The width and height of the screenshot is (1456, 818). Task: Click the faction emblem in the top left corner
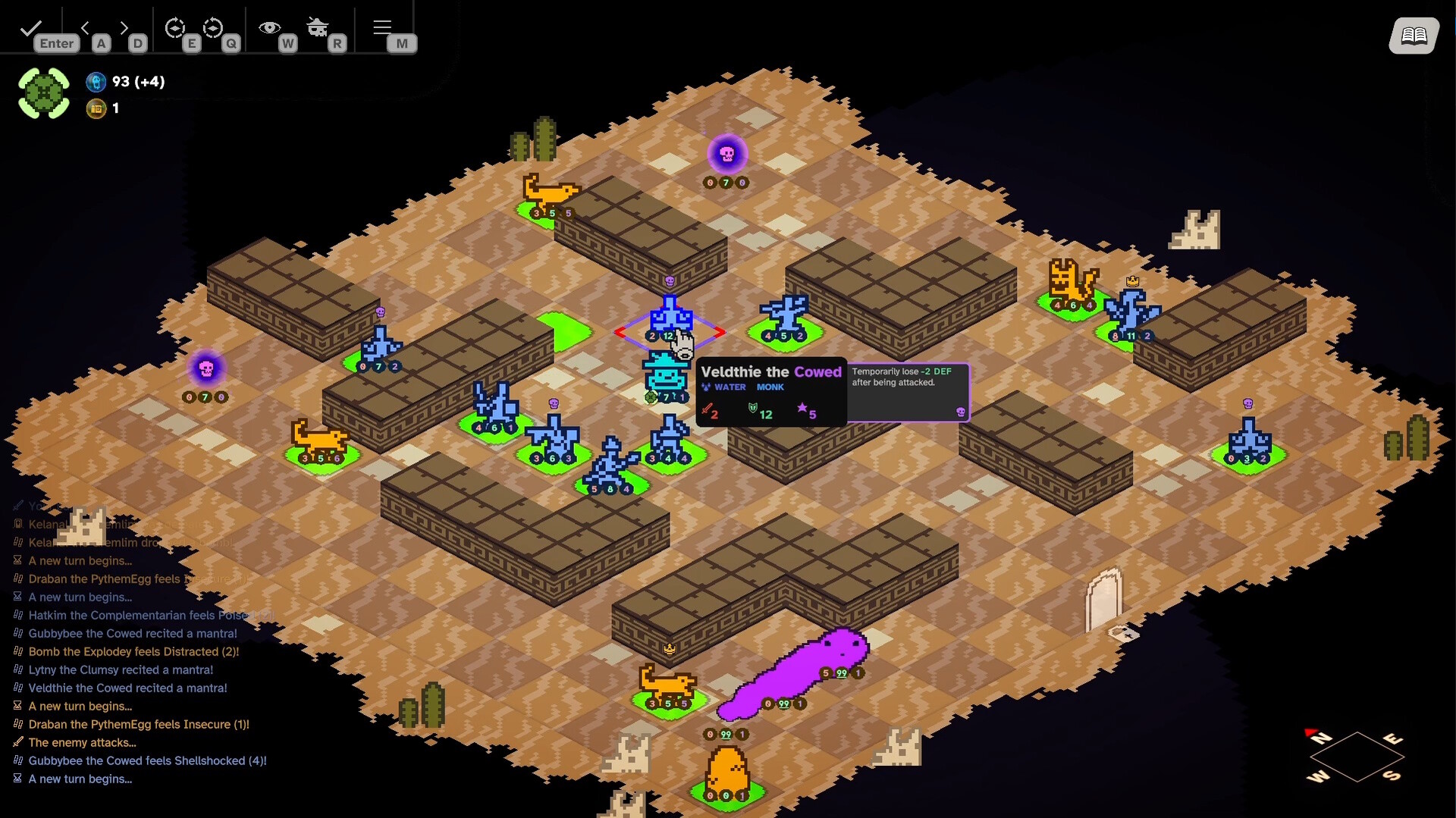43,92
